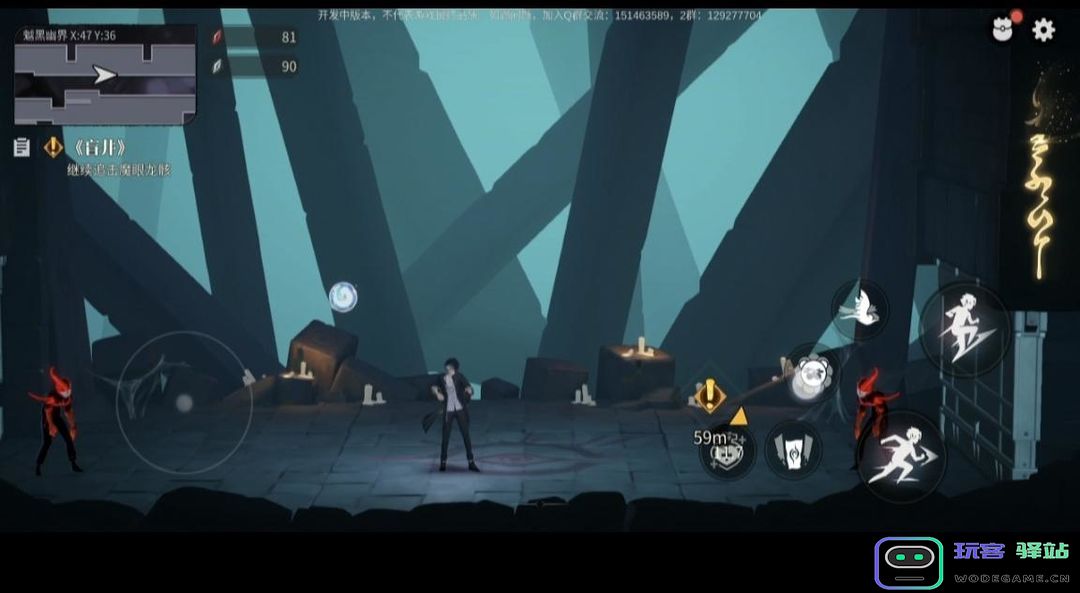
Task: Tap the beast-head skill near 59m marker
Action: point(727,452)
